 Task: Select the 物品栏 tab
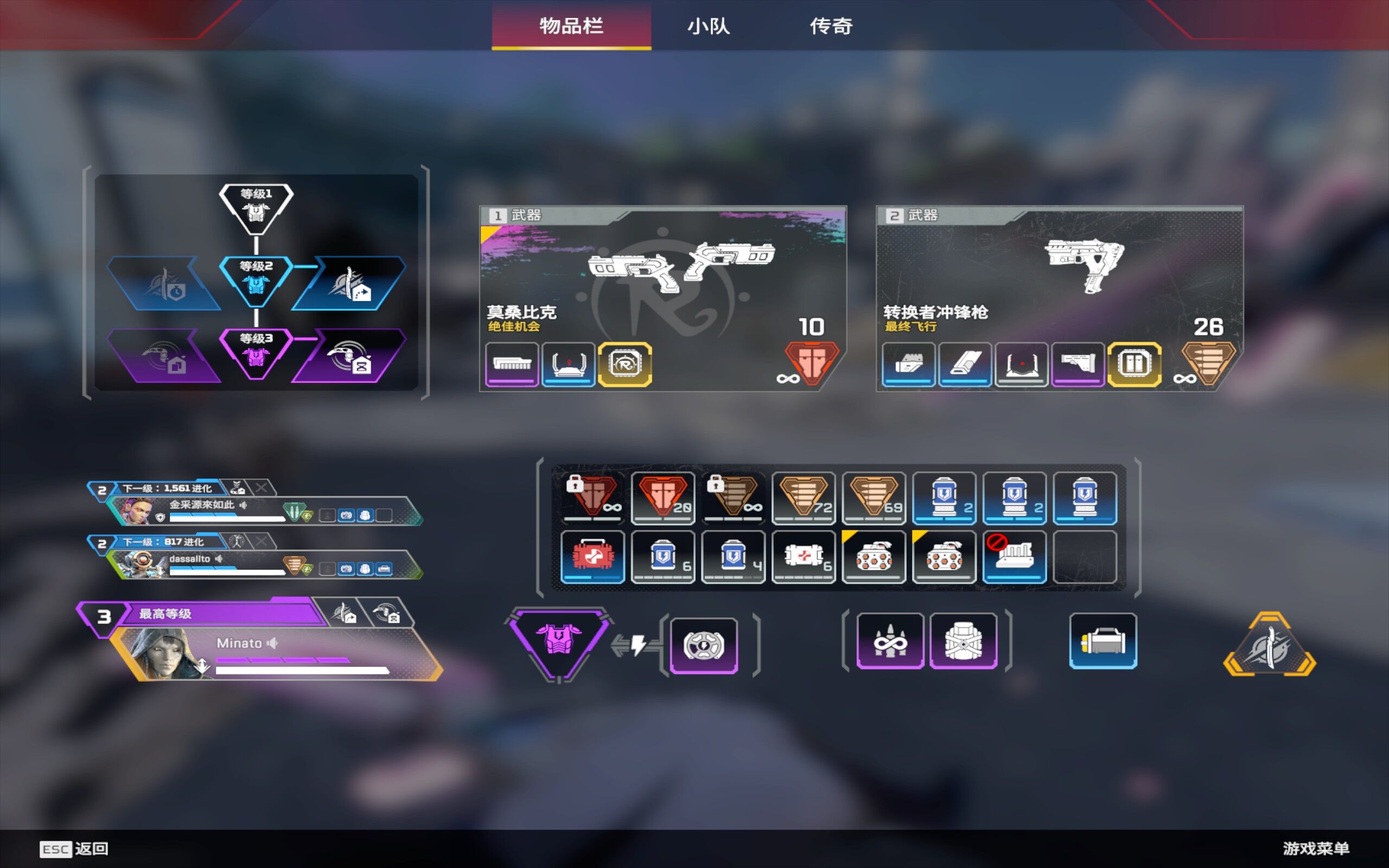coord(571,26)
